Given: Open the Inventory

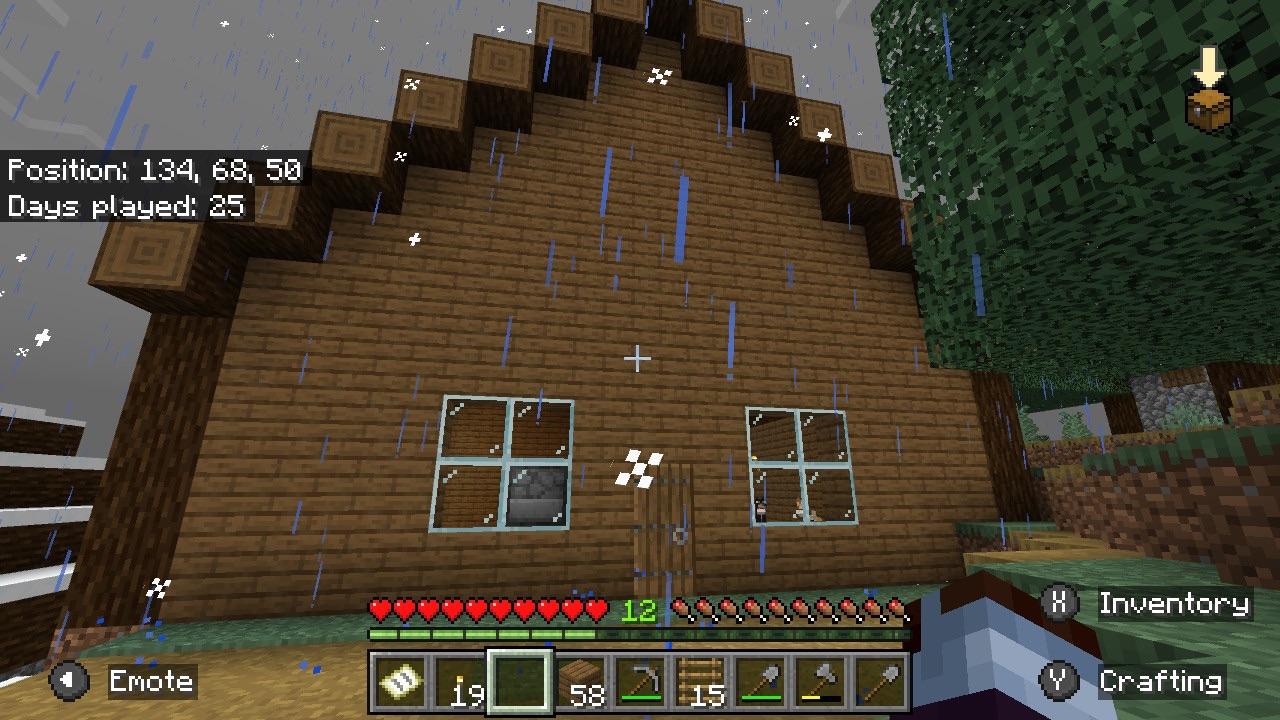Looking at the screenshot, I should click(x=1170, y=602).
